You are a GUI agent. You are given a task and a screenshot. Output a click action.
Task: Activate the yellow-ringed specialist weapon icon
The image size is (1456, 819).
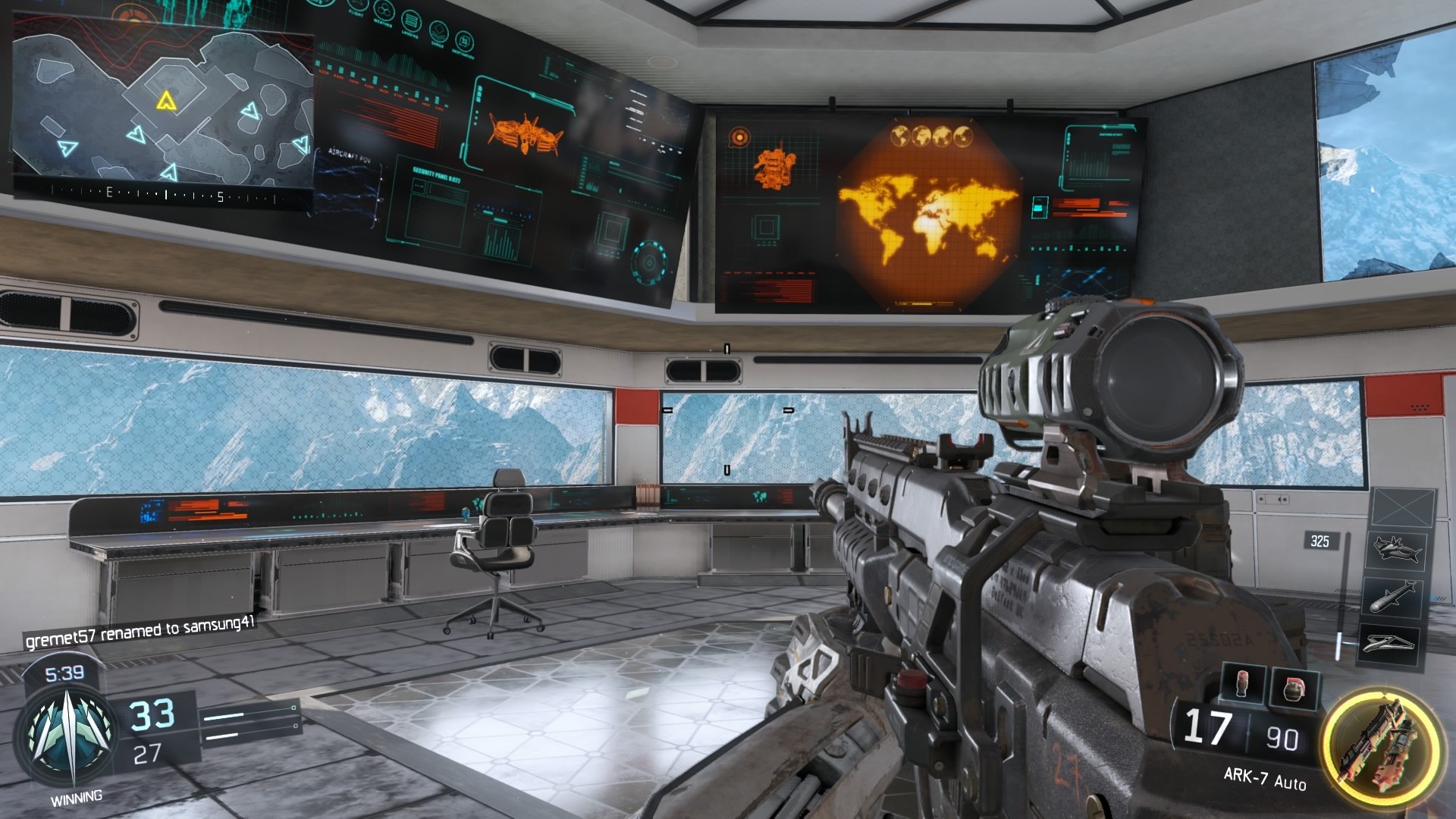[1381, 742]
